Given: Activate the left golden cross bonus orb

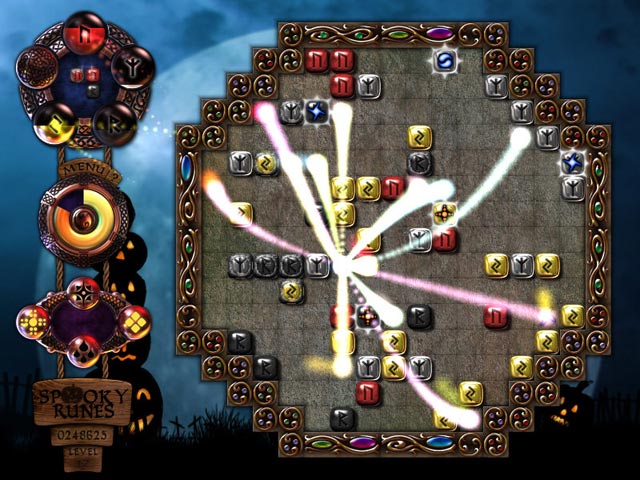Looking at the screenshot, I should pyautogui.click(x=35, y=320).
